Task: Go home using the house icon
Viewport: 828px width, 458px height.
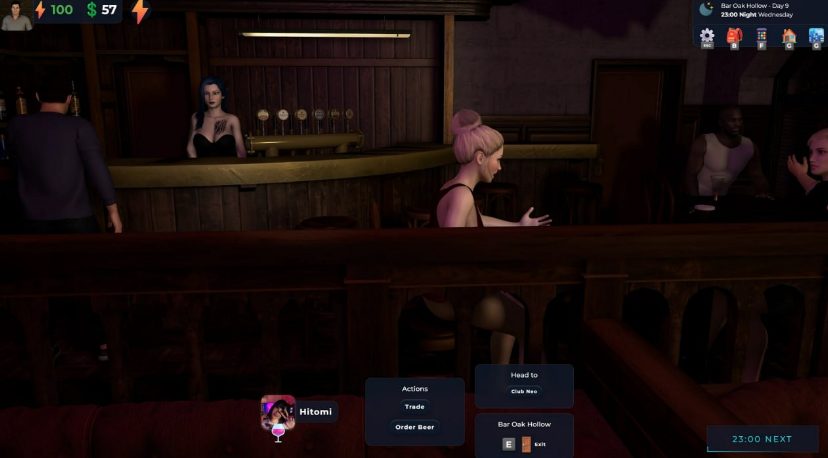Action: point(789,36)
